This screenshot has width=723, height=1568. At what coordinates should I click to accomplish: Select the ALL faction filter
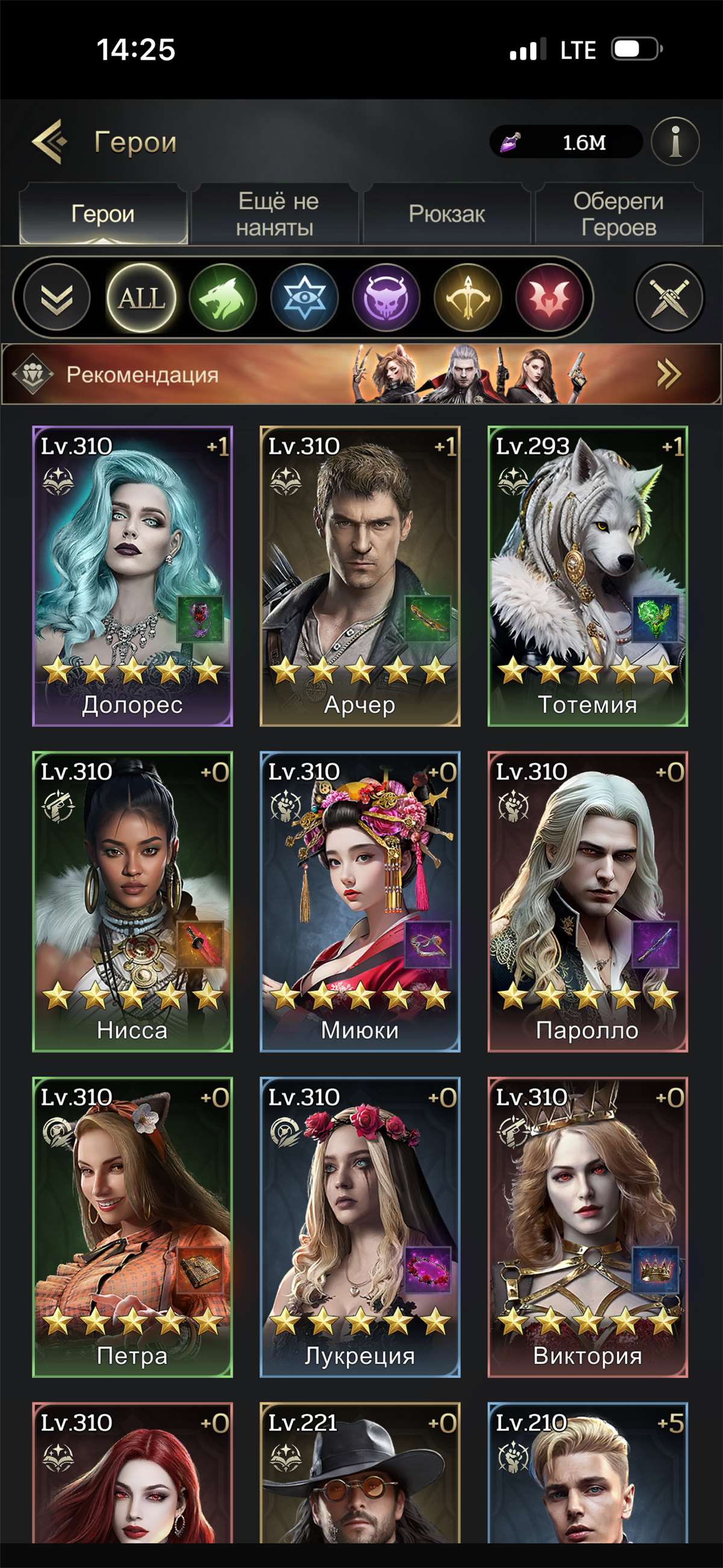[141, 298]
